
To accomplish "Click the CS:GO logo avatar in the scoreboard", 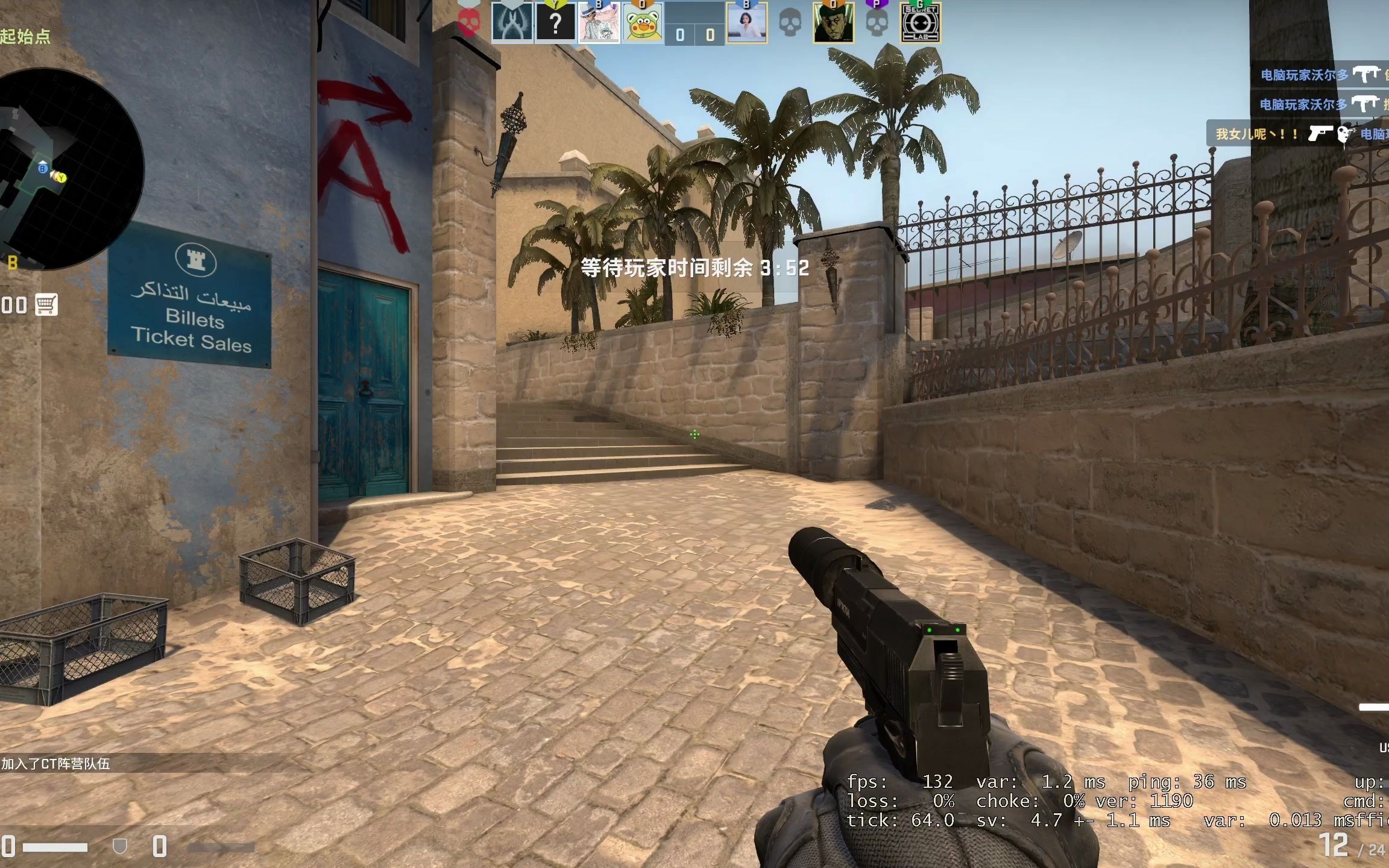I will click(511, 23).
